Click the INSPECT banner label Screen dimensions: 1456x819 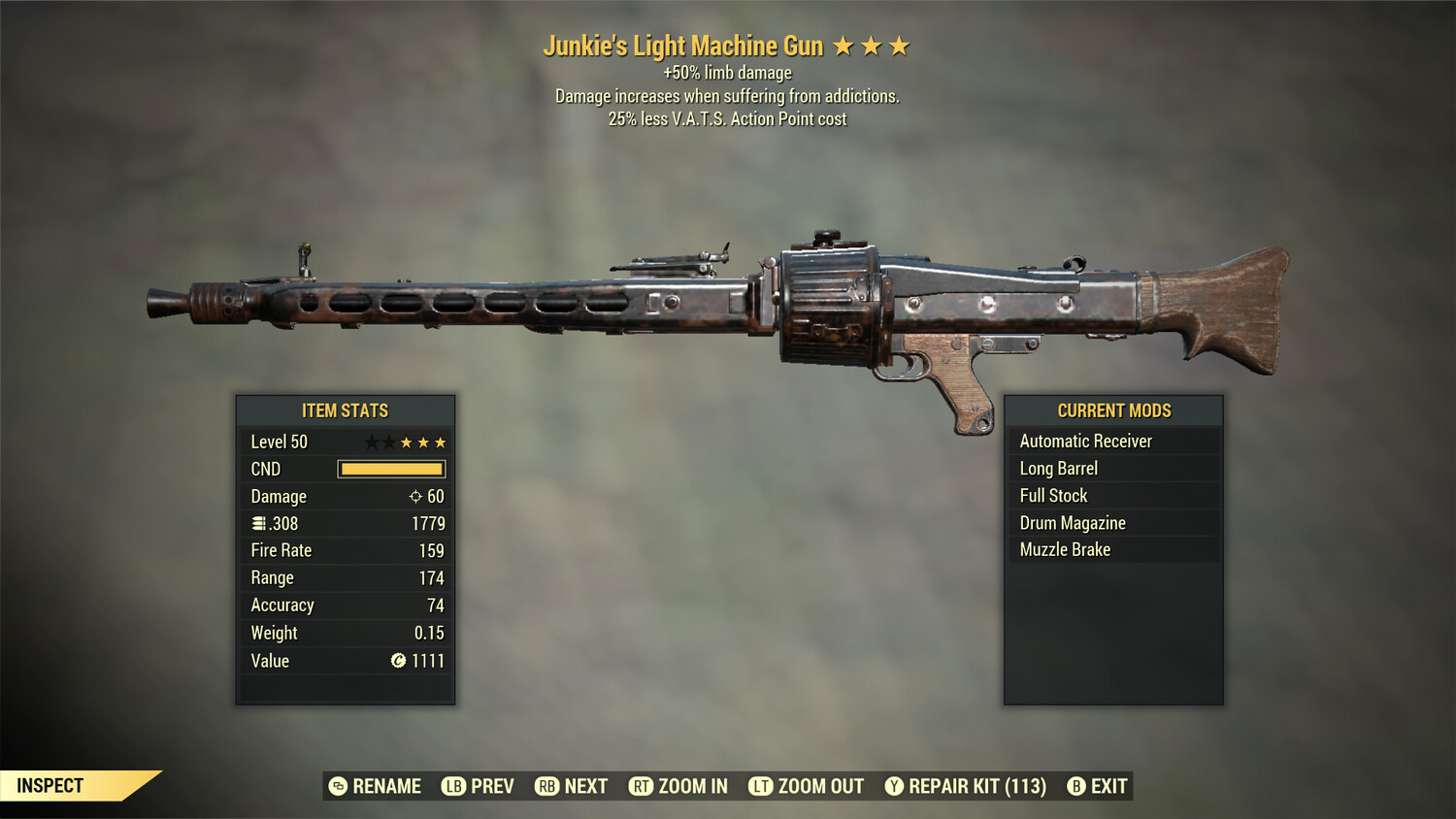pos(50,785)
